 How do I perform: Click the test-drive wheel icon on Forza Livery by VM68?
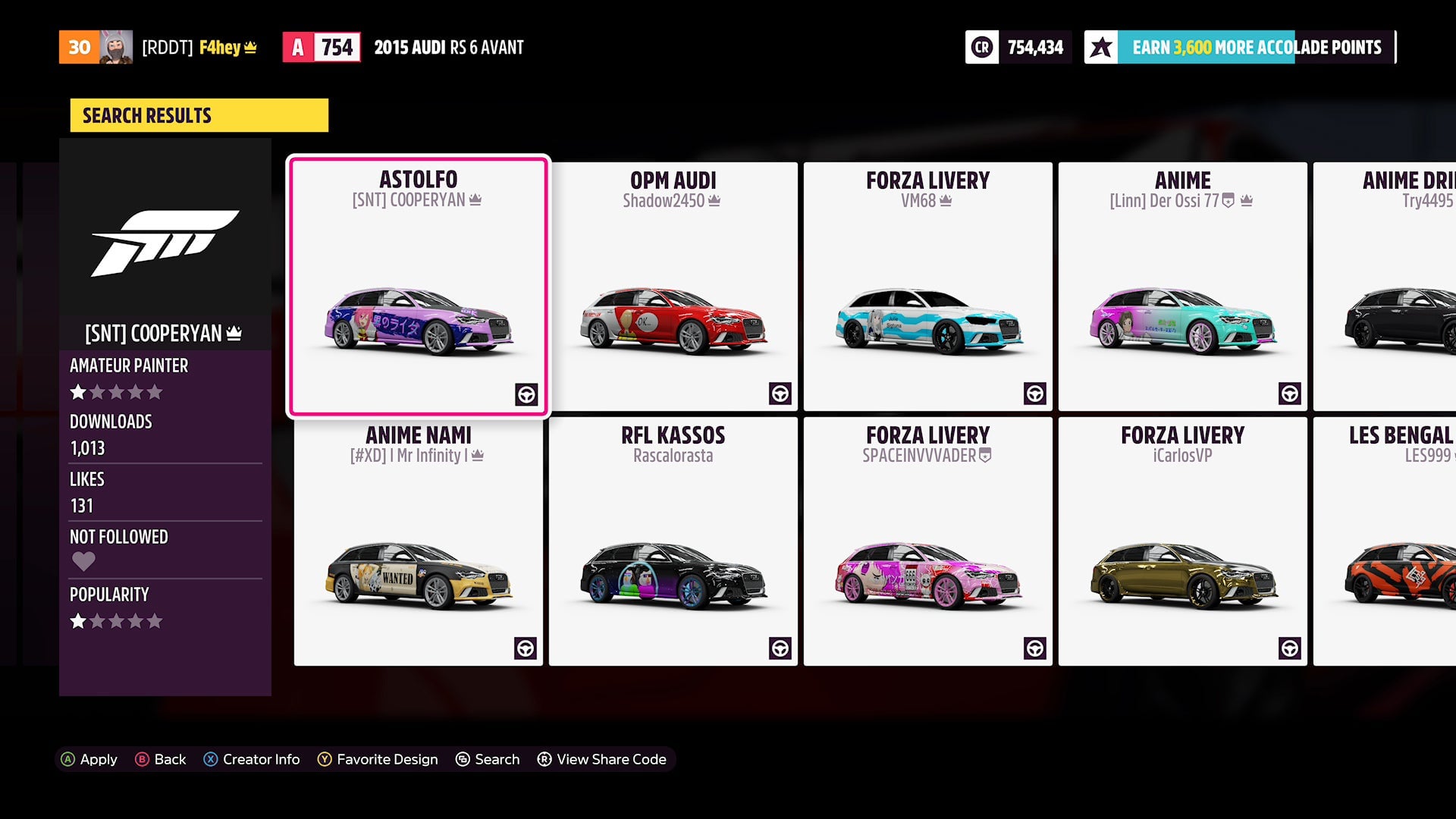[x=1035, y=394]
